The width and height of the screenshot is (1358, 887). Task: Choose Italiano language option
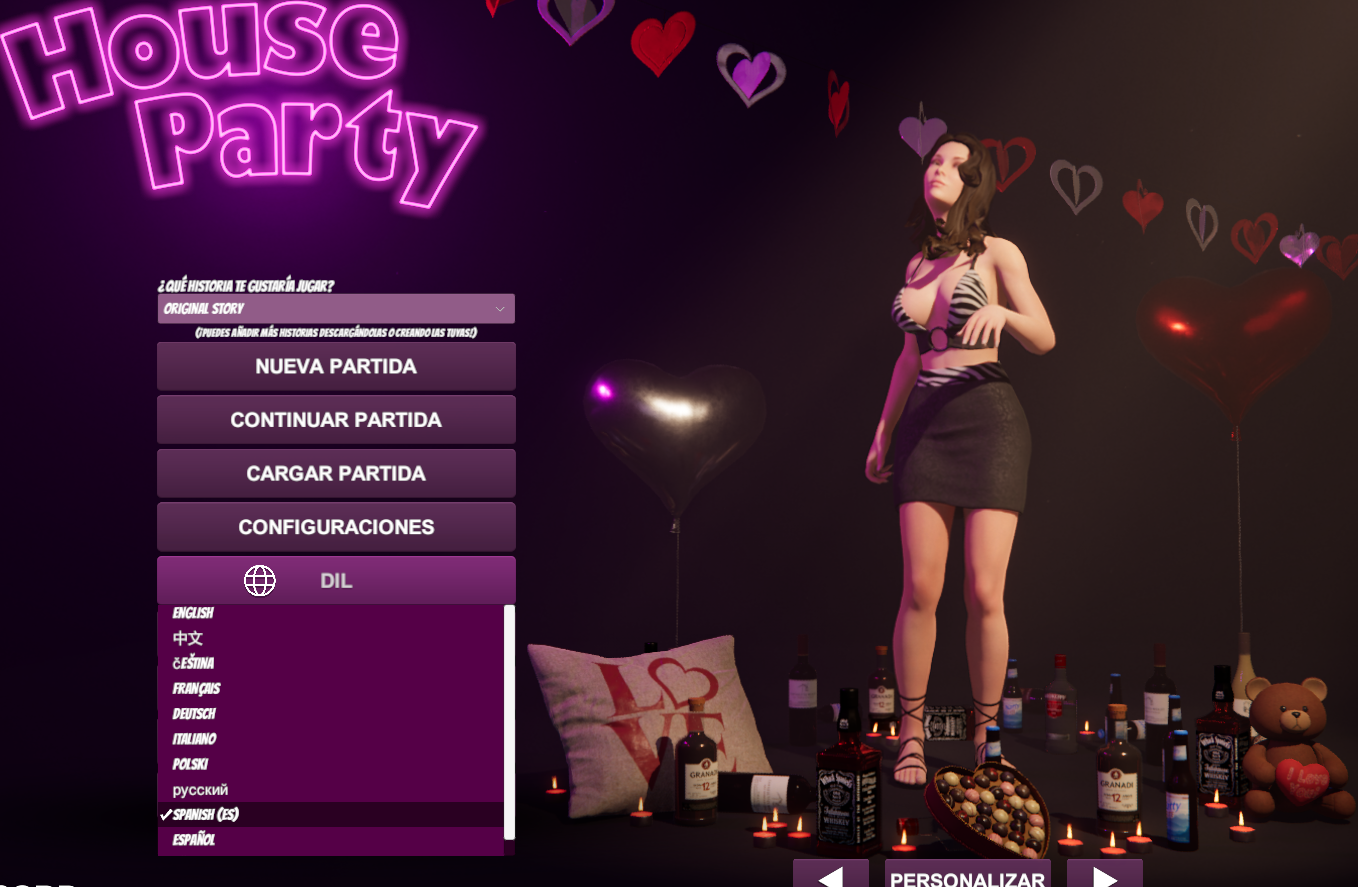coord(195,739)
